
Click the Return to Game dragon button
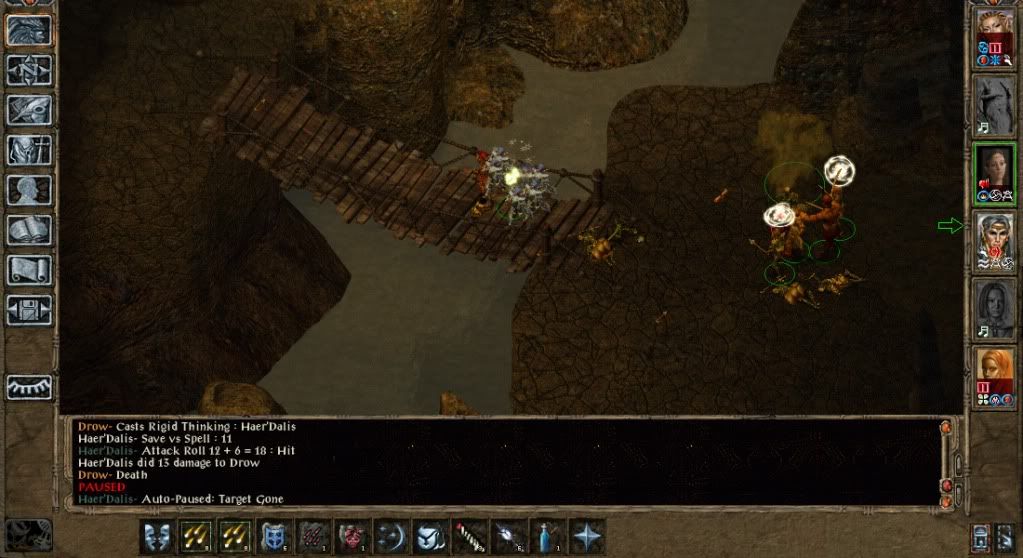click(x=29, y=29)
